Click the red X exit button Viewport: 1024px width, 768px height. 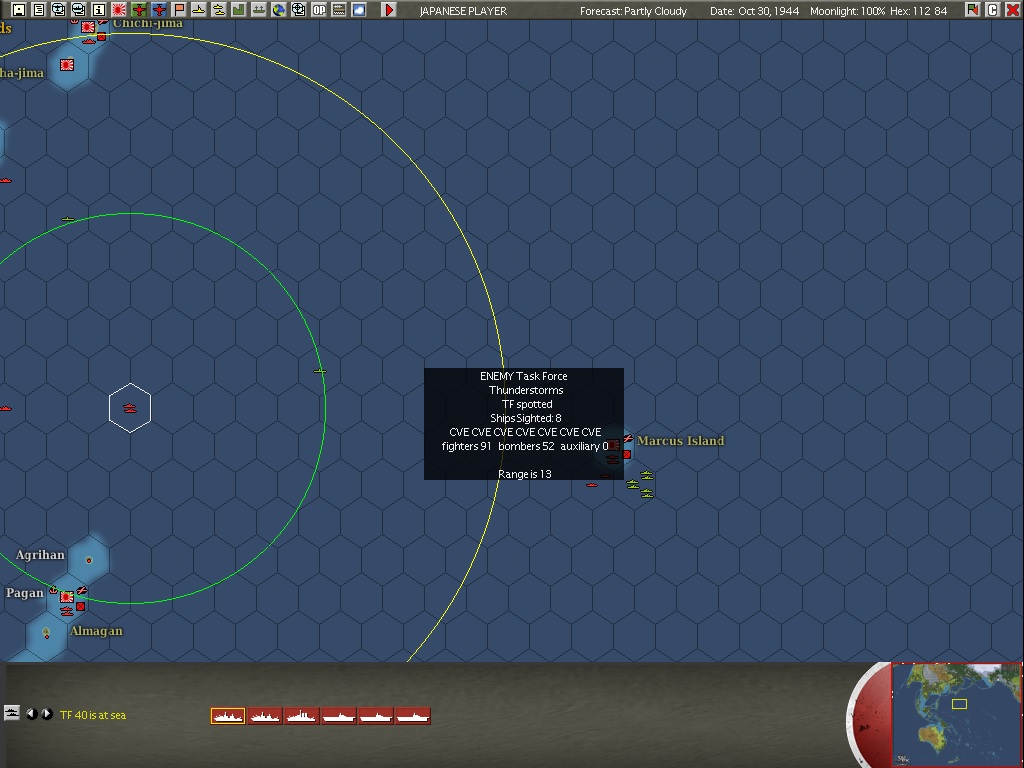1013,10
